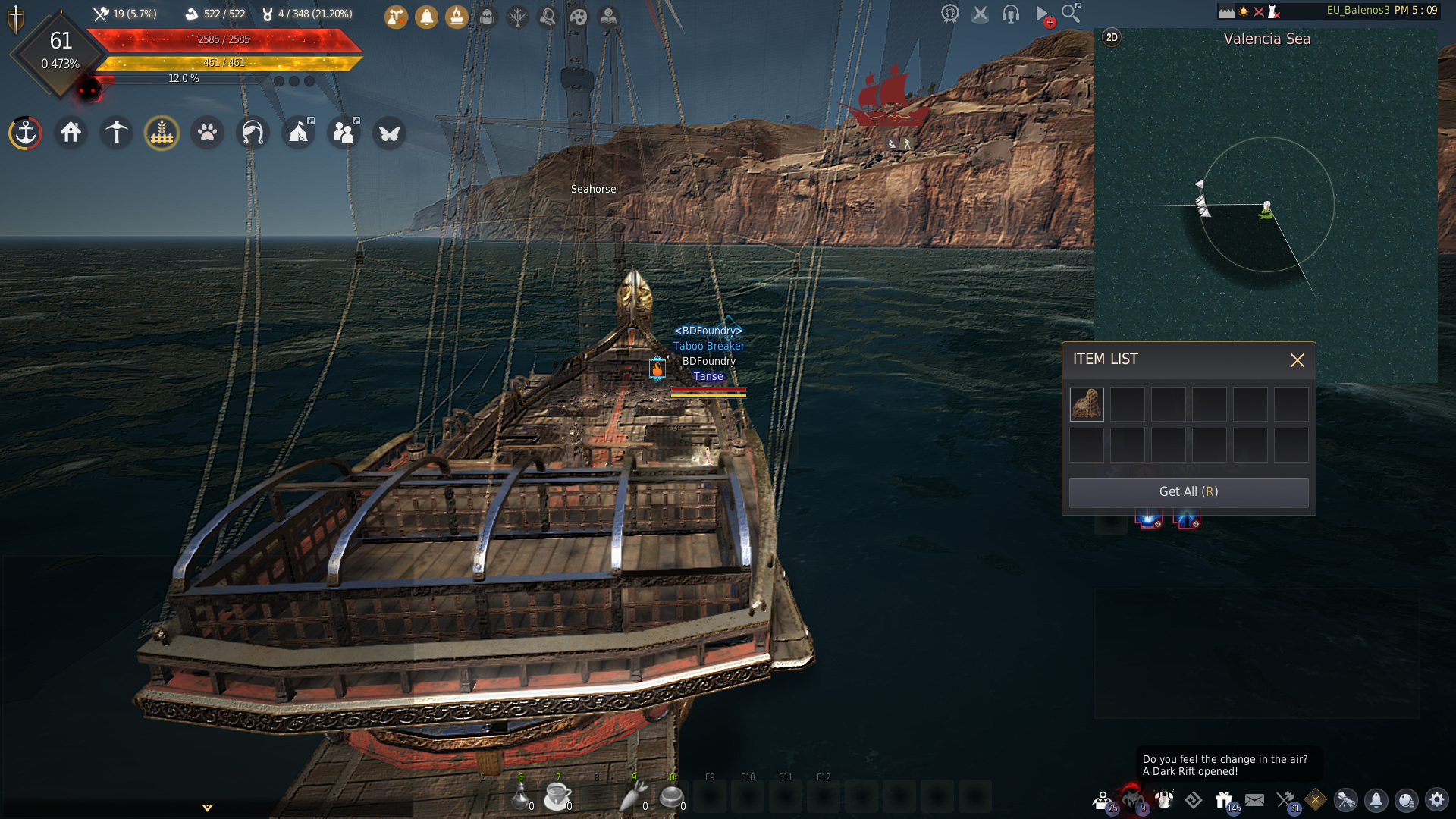1456x819 pixels.
Task: Click the headset voice chat icon
Action: [1010, 14]
